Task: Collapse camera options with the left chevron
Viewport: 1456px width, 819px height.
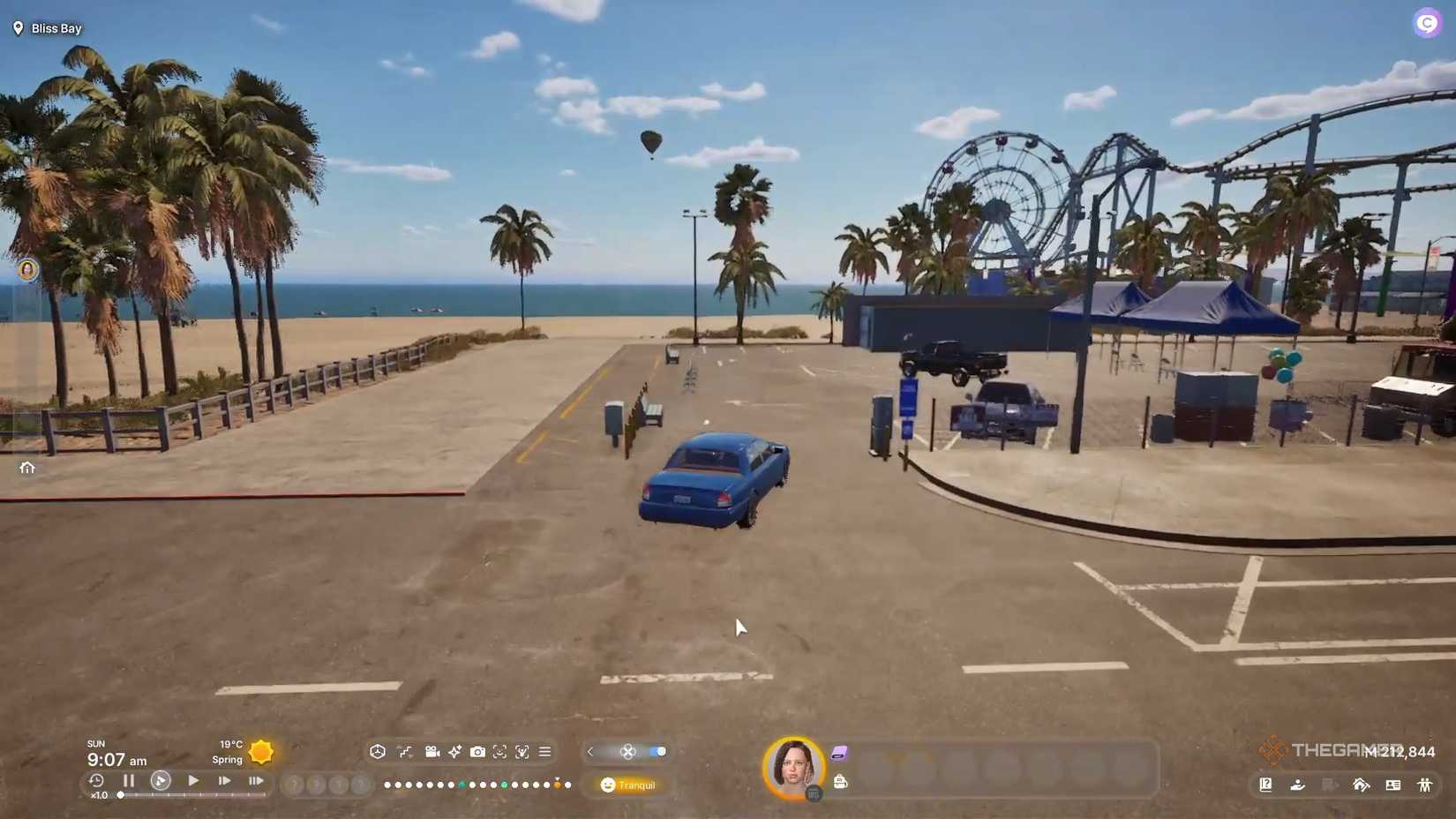Action: (x=589, y=752)
